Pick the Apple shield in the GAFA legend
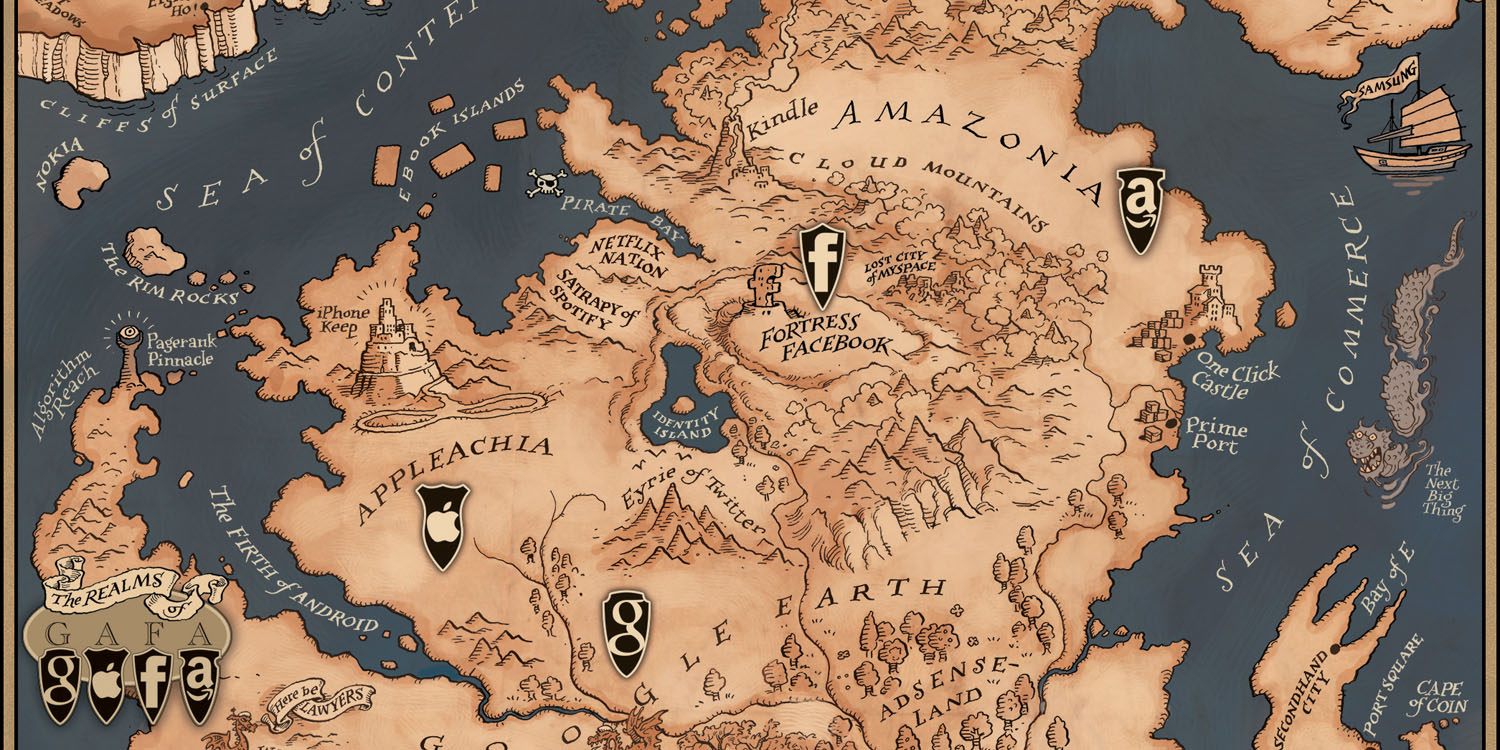This screenshot has width=1500, height=750. point(106,684)
